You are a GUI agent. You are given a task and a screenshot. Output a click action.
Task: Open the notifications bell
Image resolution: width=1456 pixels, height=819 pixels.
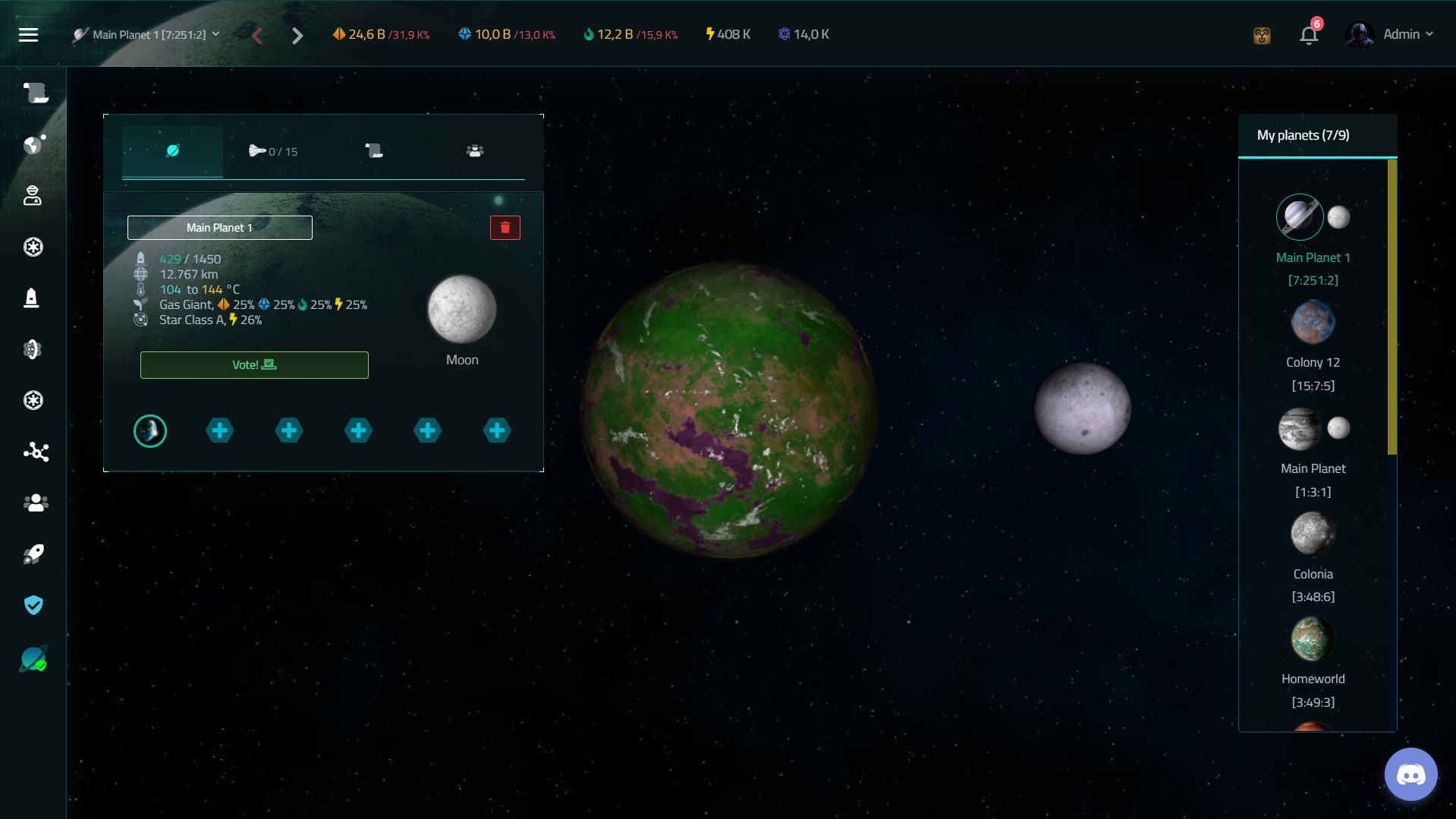1308,36
